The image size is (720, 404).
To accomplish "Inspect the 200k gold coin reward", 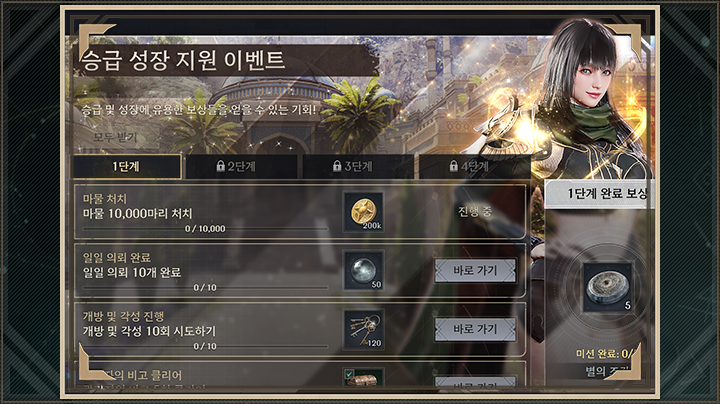I will coord(363,211).
